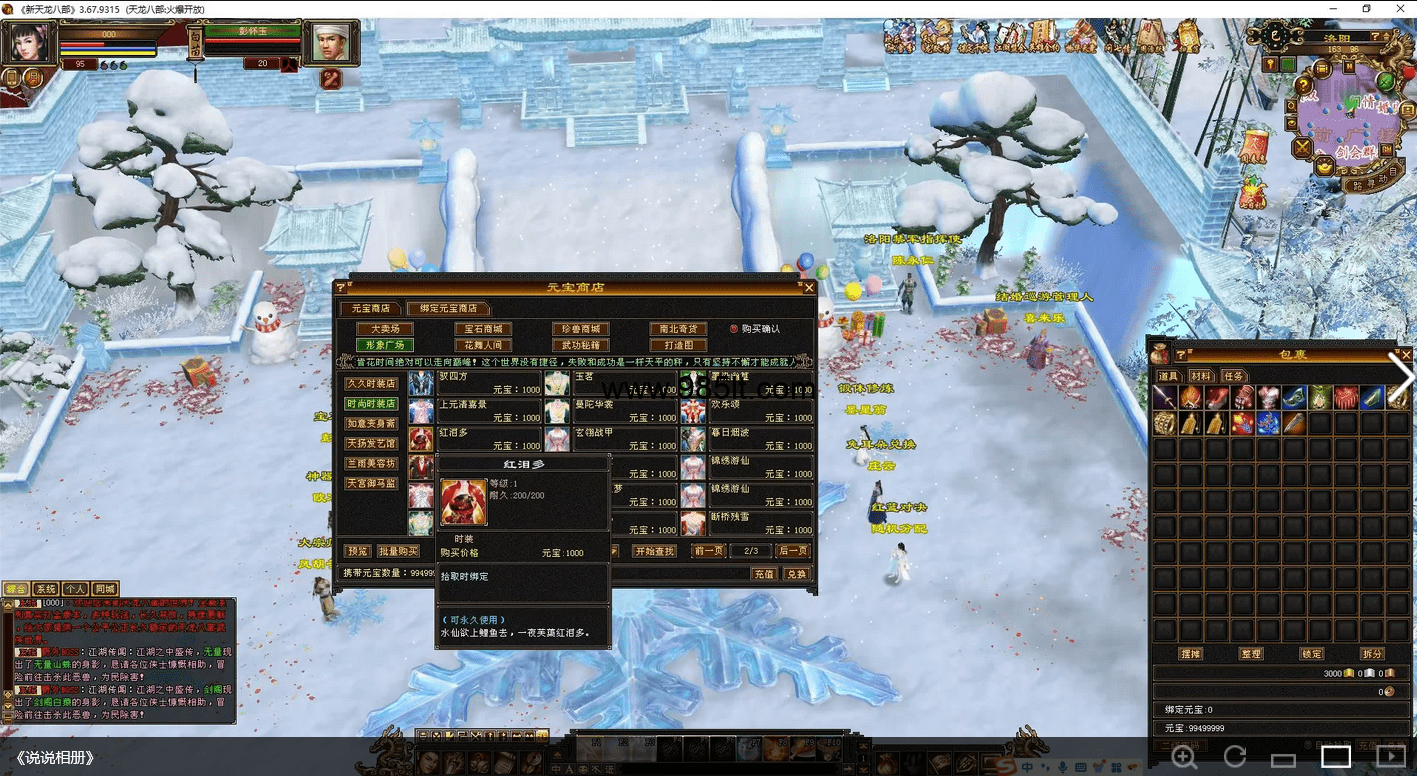Enable the 购买确认 purchase confirmation option
Viewport: 1417px width, 776px height.
pos(735,328)
